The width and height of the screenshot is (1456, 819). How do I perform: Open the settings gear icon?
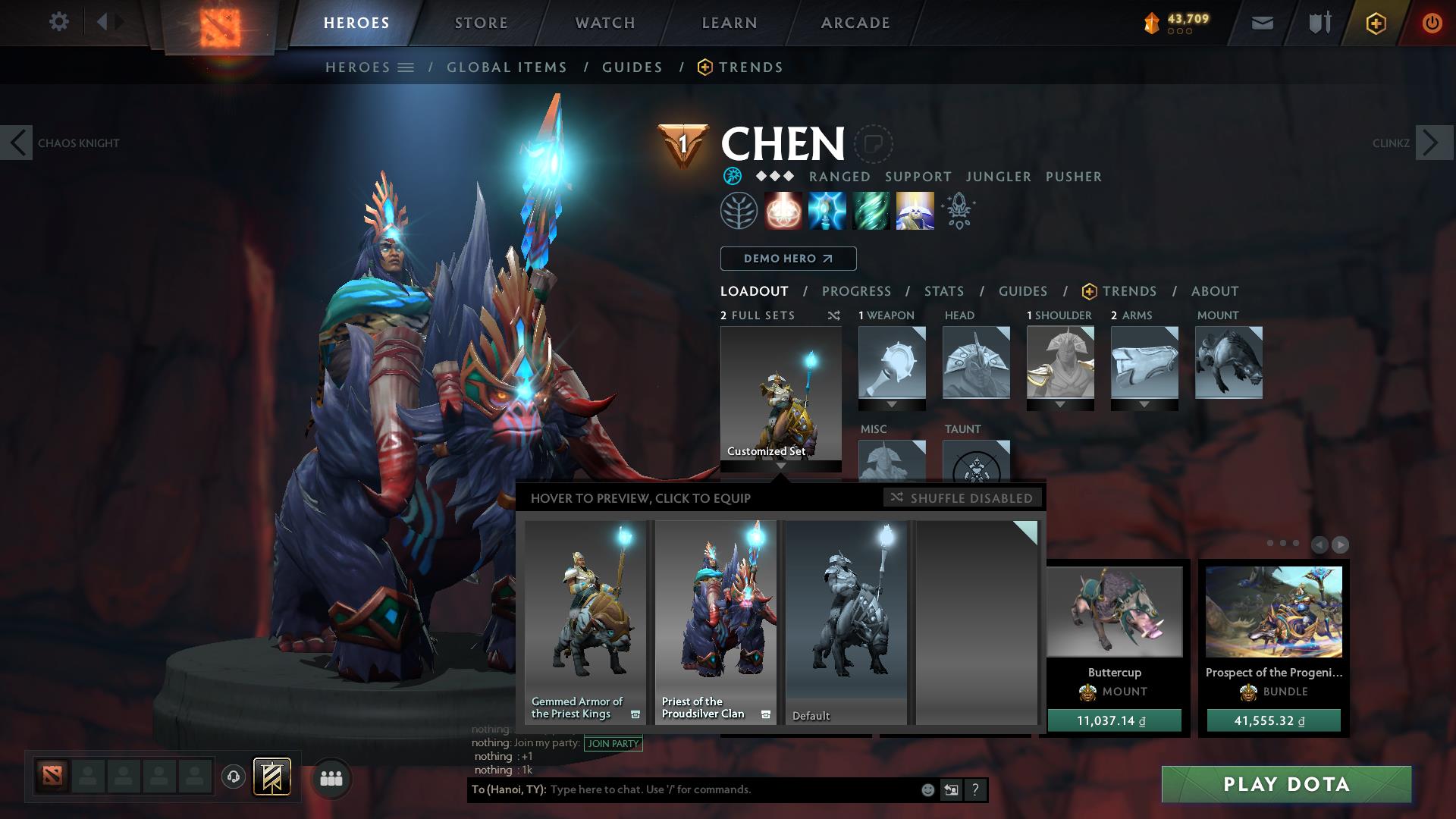click(x=58, y=22)
